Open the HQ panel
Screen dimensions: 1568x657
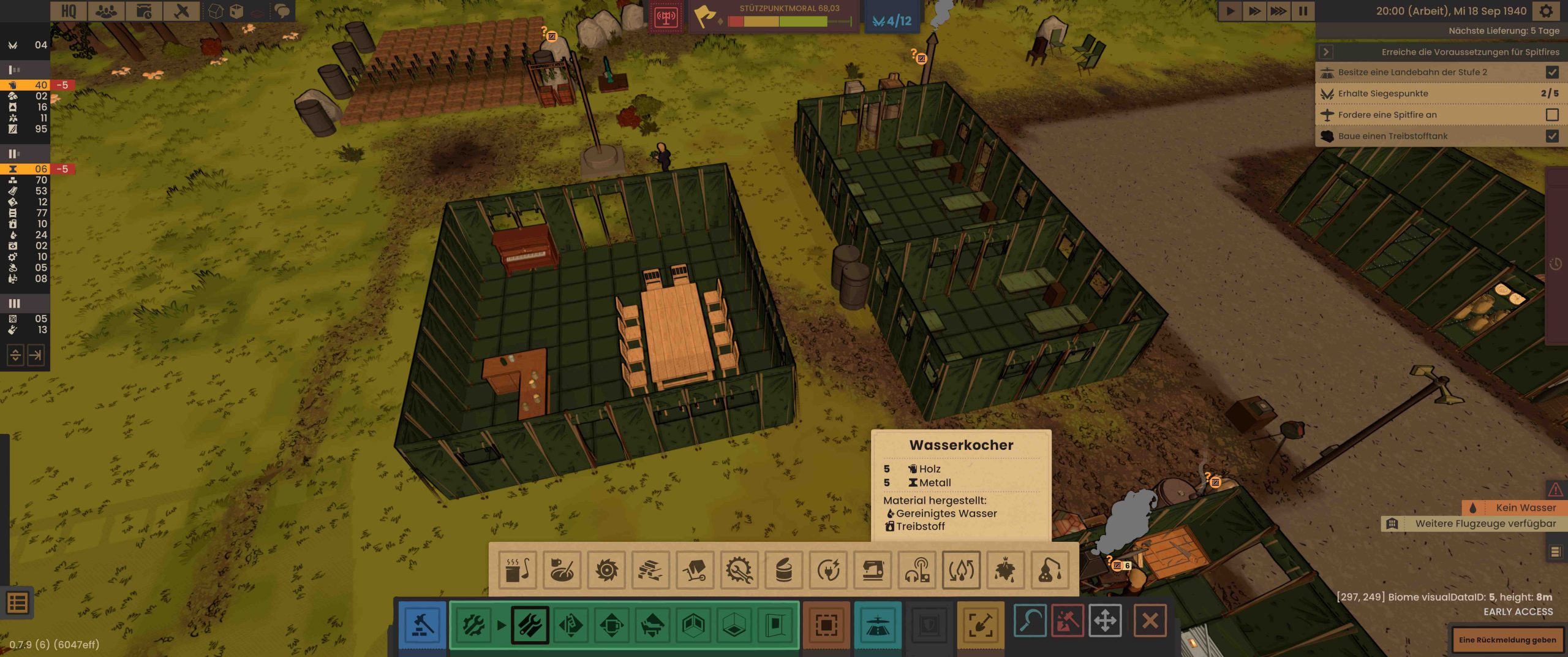69,11
